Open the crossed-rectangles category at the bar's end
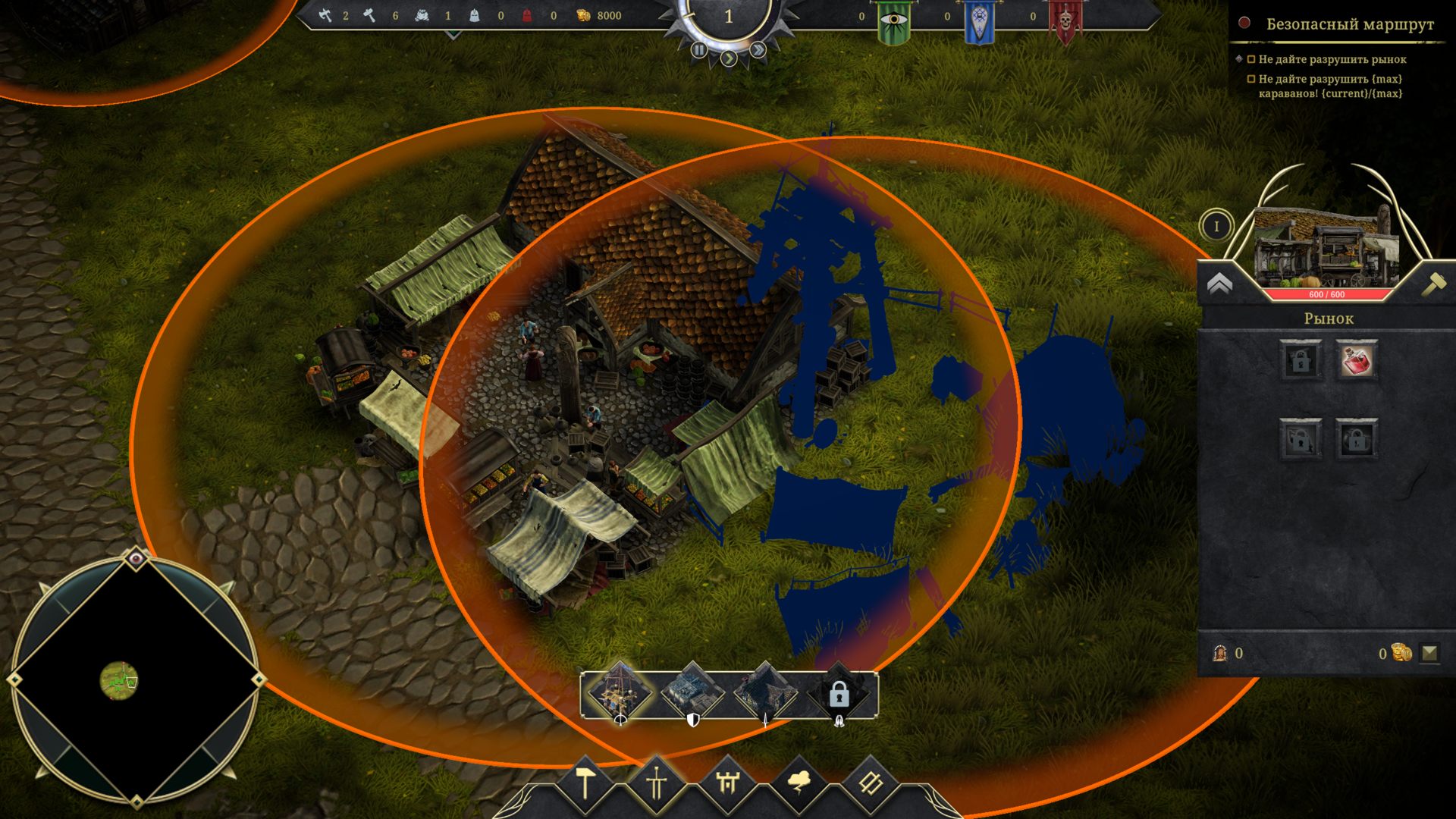 870,782
